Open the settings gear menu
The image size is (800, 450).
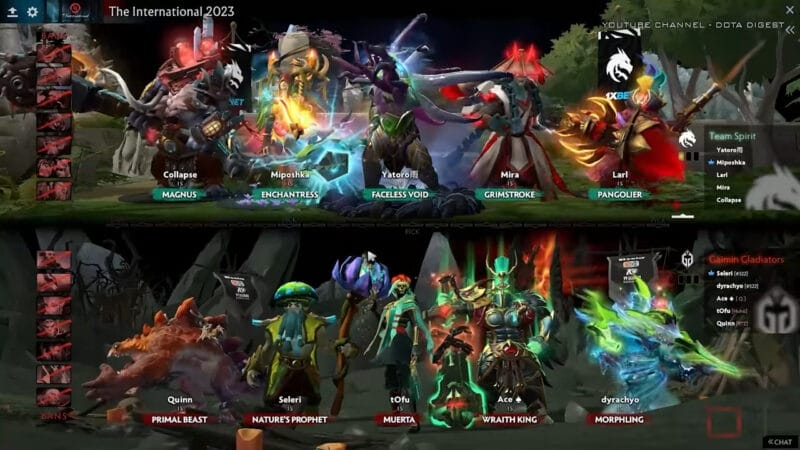click(32, 11)
